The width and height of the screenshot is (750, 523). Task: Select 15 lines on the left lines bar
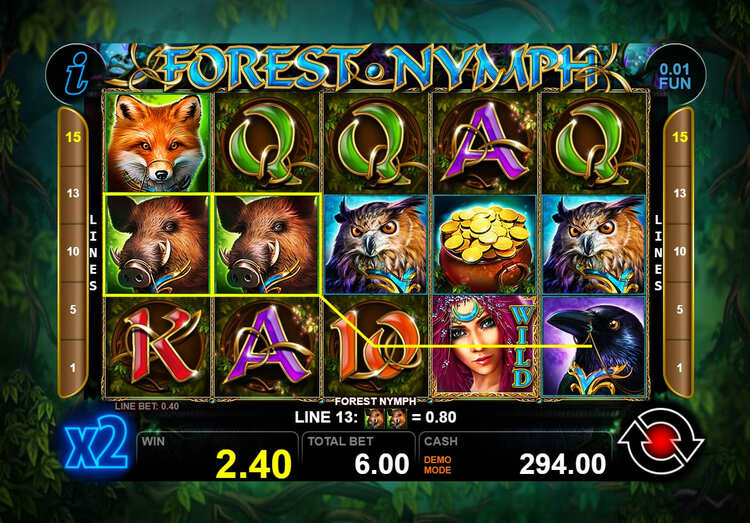[73, 136]
